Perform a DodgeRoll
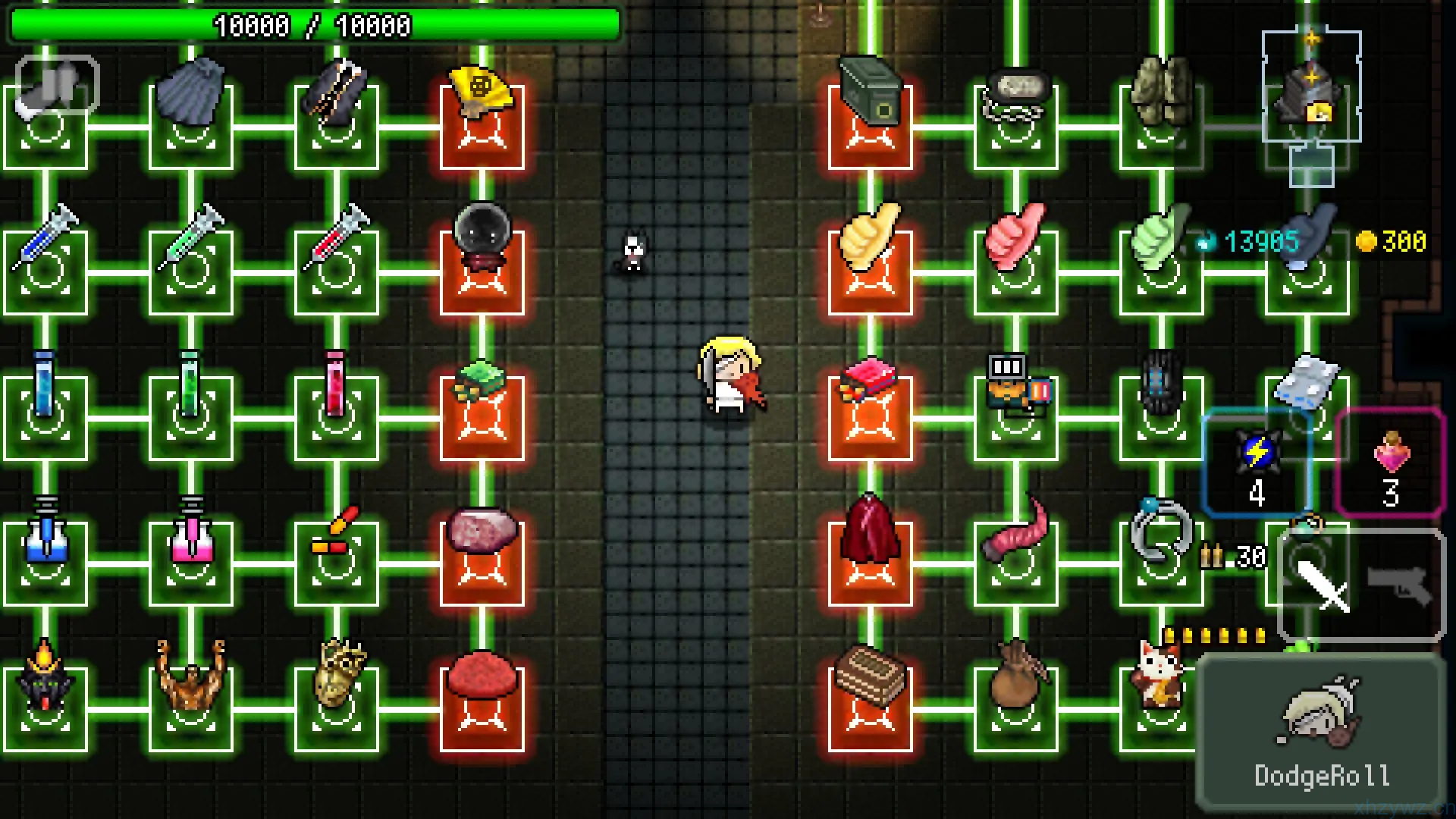 [1321, 733]
